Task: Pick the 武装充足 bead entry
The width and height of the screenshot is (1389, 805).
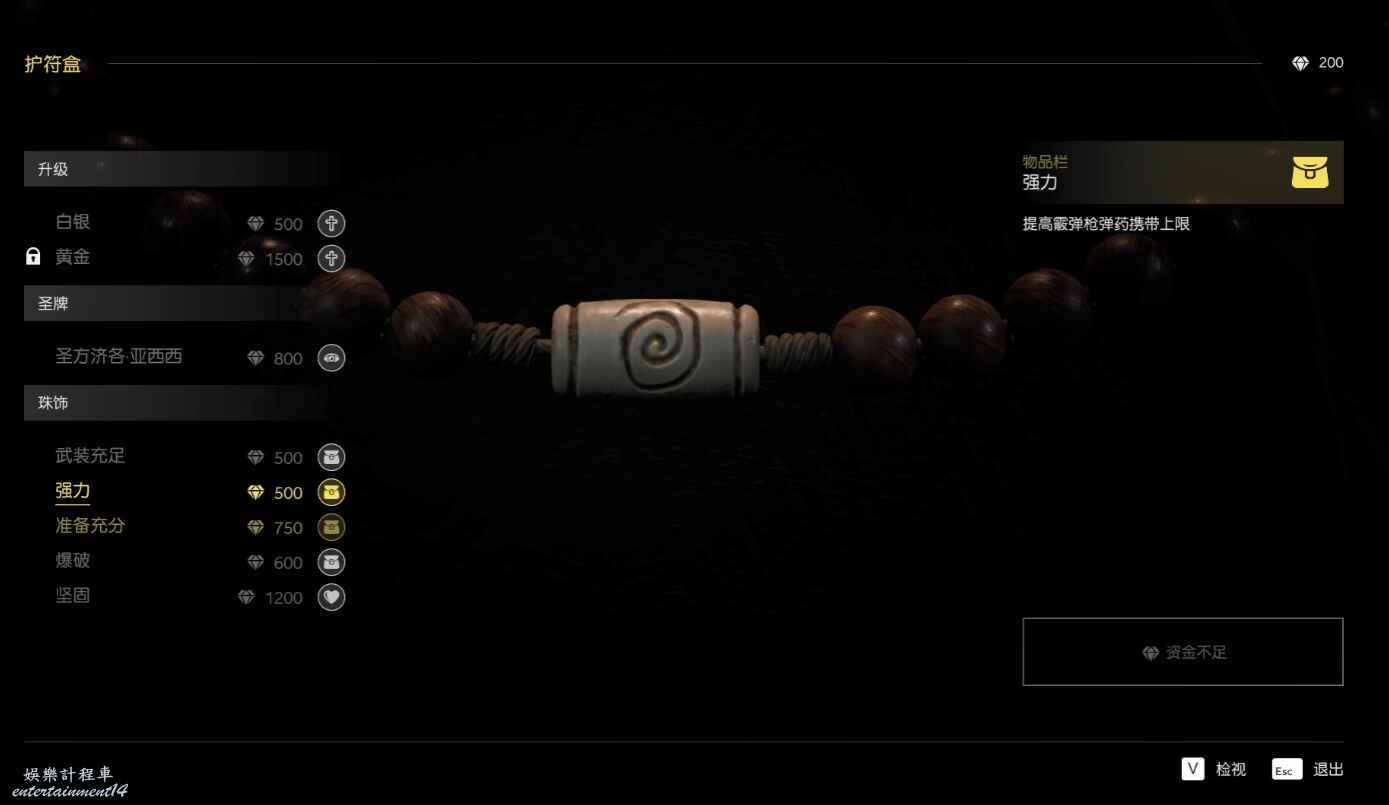Action: click(x=90, y=456)
